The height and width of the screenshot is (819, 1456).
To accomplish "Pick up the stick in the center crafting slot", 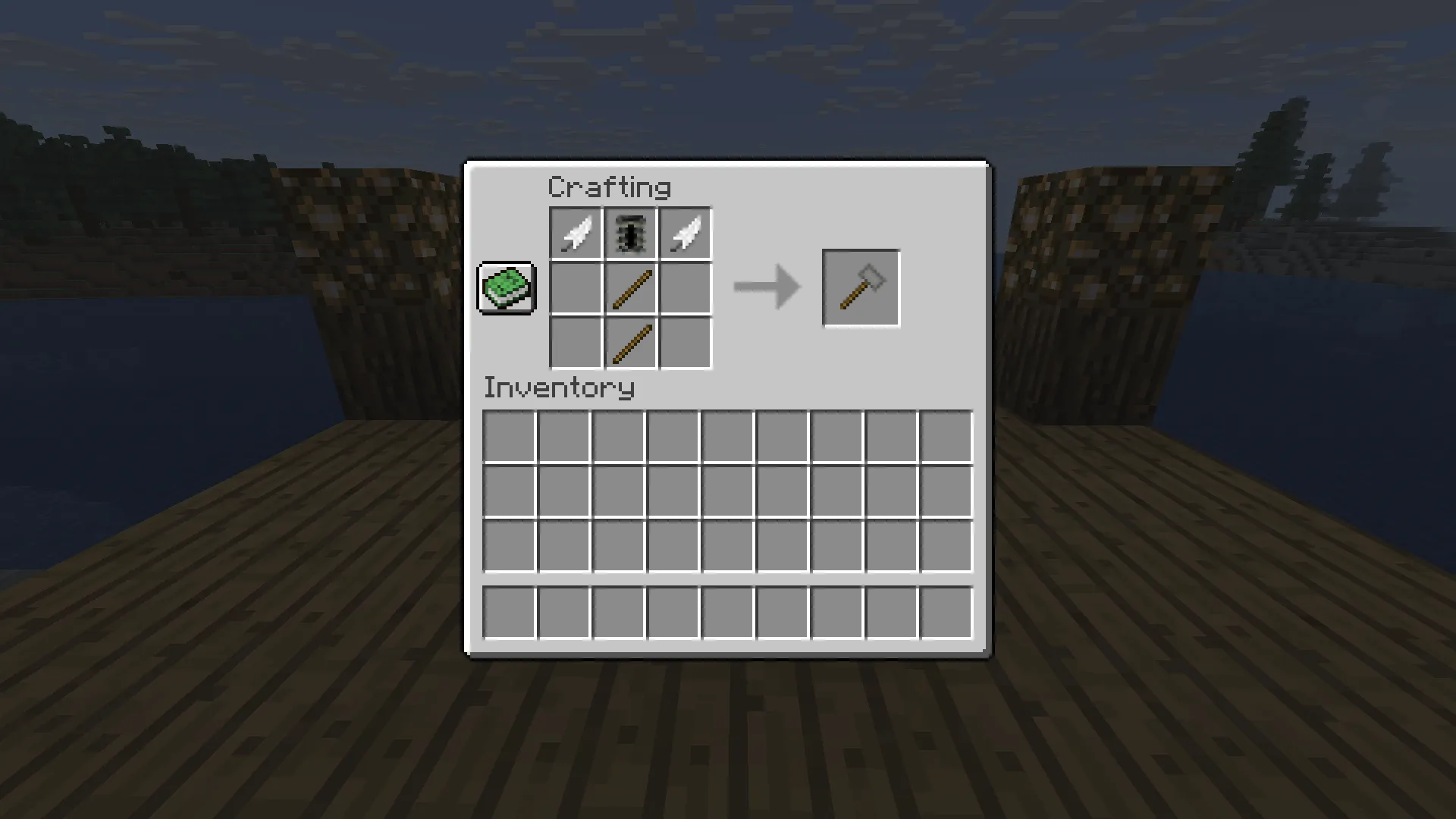I will coord(629,288).
